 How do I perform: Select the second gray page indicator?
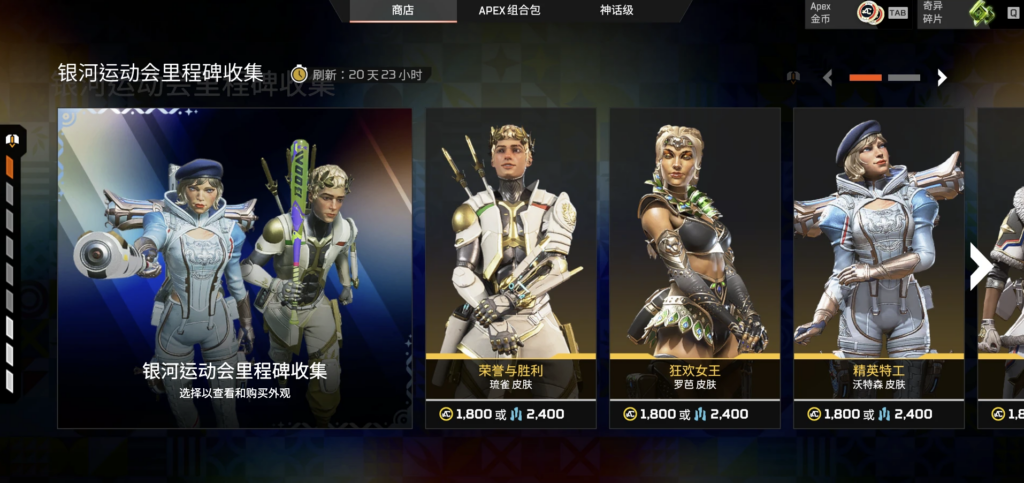click(904, 77)
